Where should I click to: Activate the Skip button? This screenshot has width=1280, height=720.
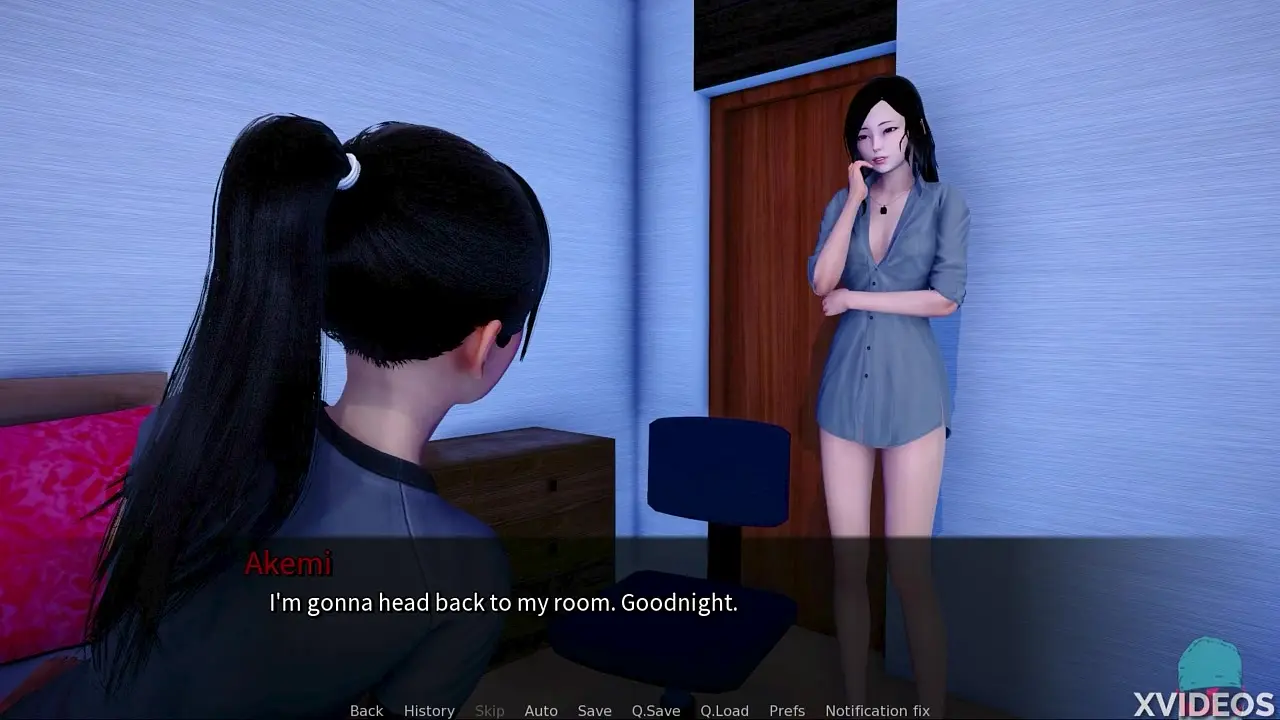pos(489,710)
